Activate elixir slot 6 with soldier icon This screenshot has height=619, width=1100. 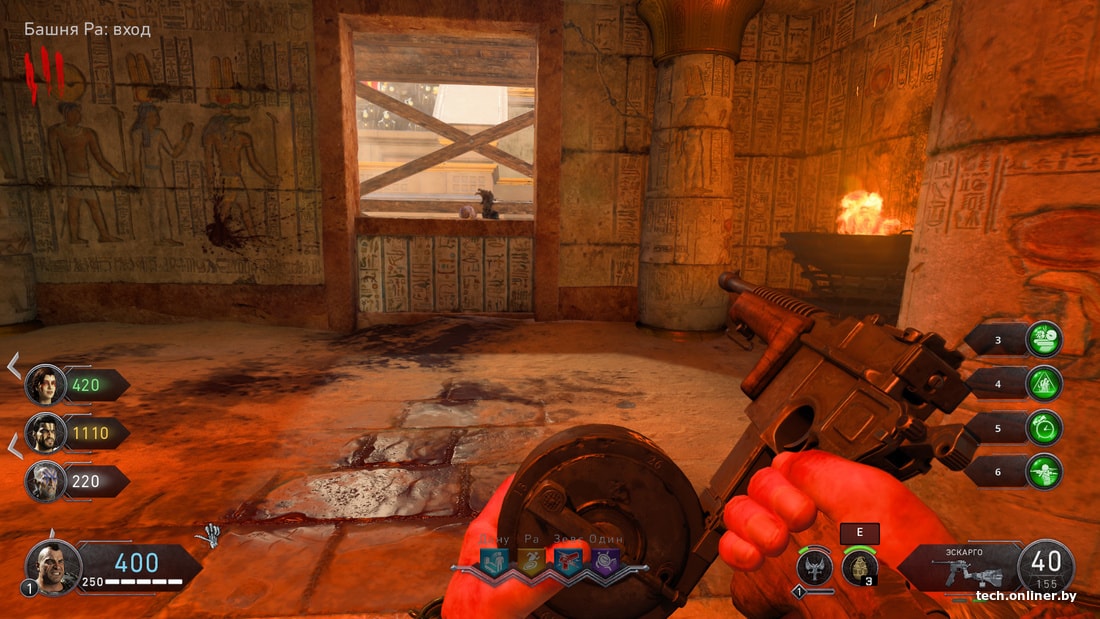[x=1044, y=471]
